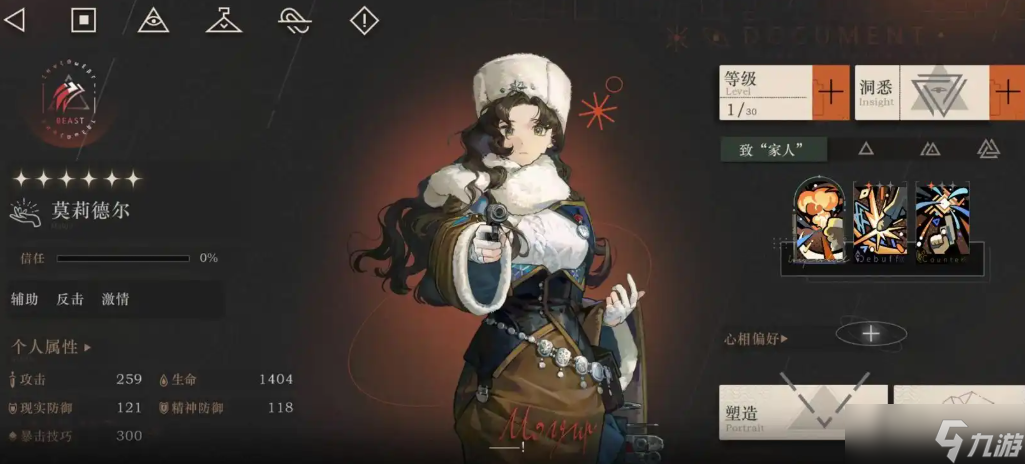Select the eye-in-triangle icon
Viewport: 1025px width, 464px height.
point(153,20)
